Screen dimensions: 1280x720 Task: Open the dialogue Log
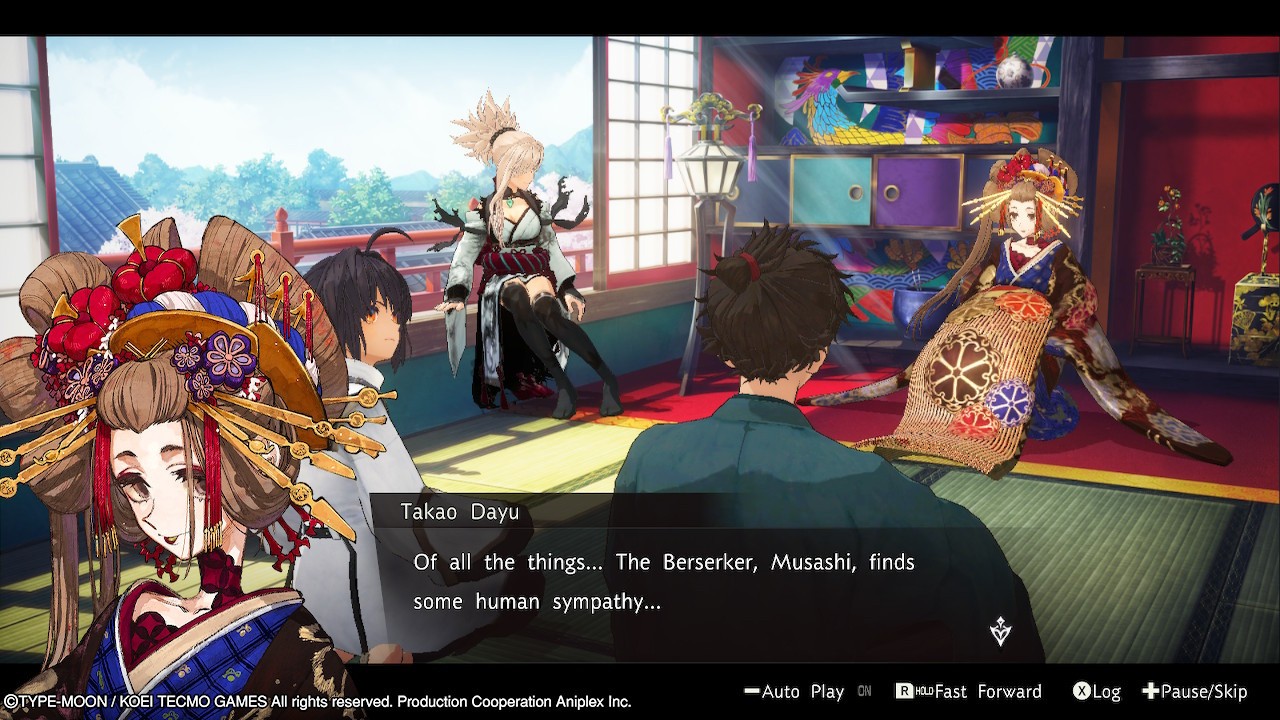[x=1097, y=692]
